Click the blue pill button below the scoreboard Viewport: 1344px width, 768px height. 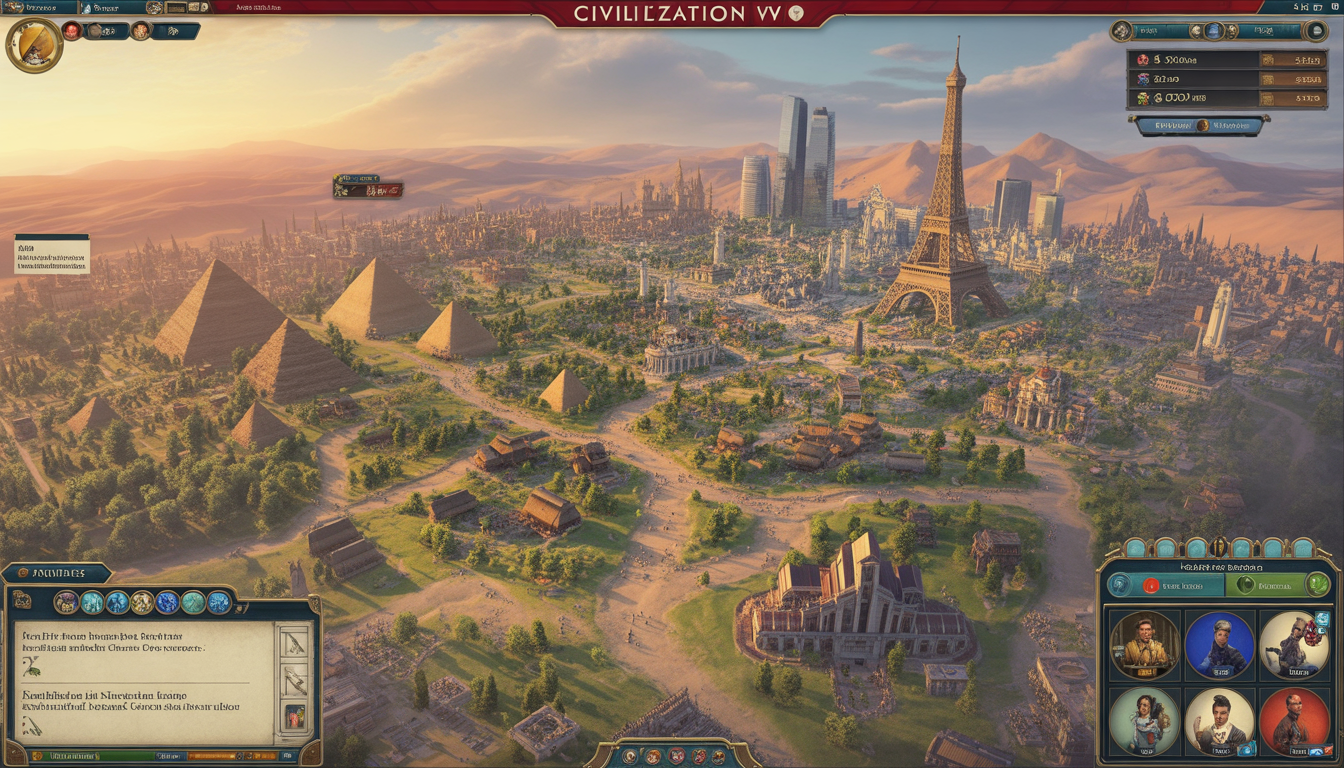(1199, 126)
